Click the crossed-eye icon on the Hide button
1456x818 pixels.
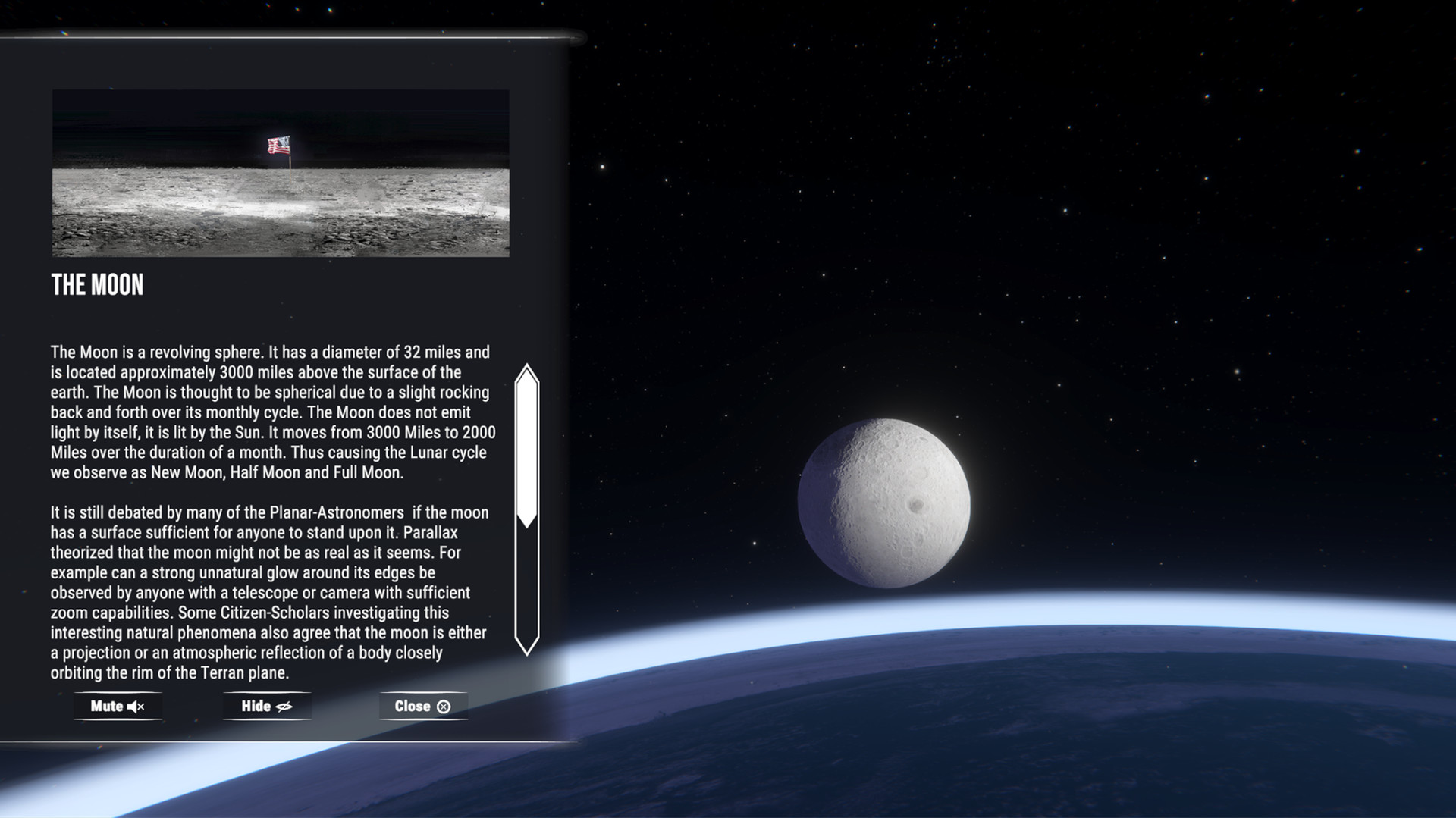coord(284,706)
